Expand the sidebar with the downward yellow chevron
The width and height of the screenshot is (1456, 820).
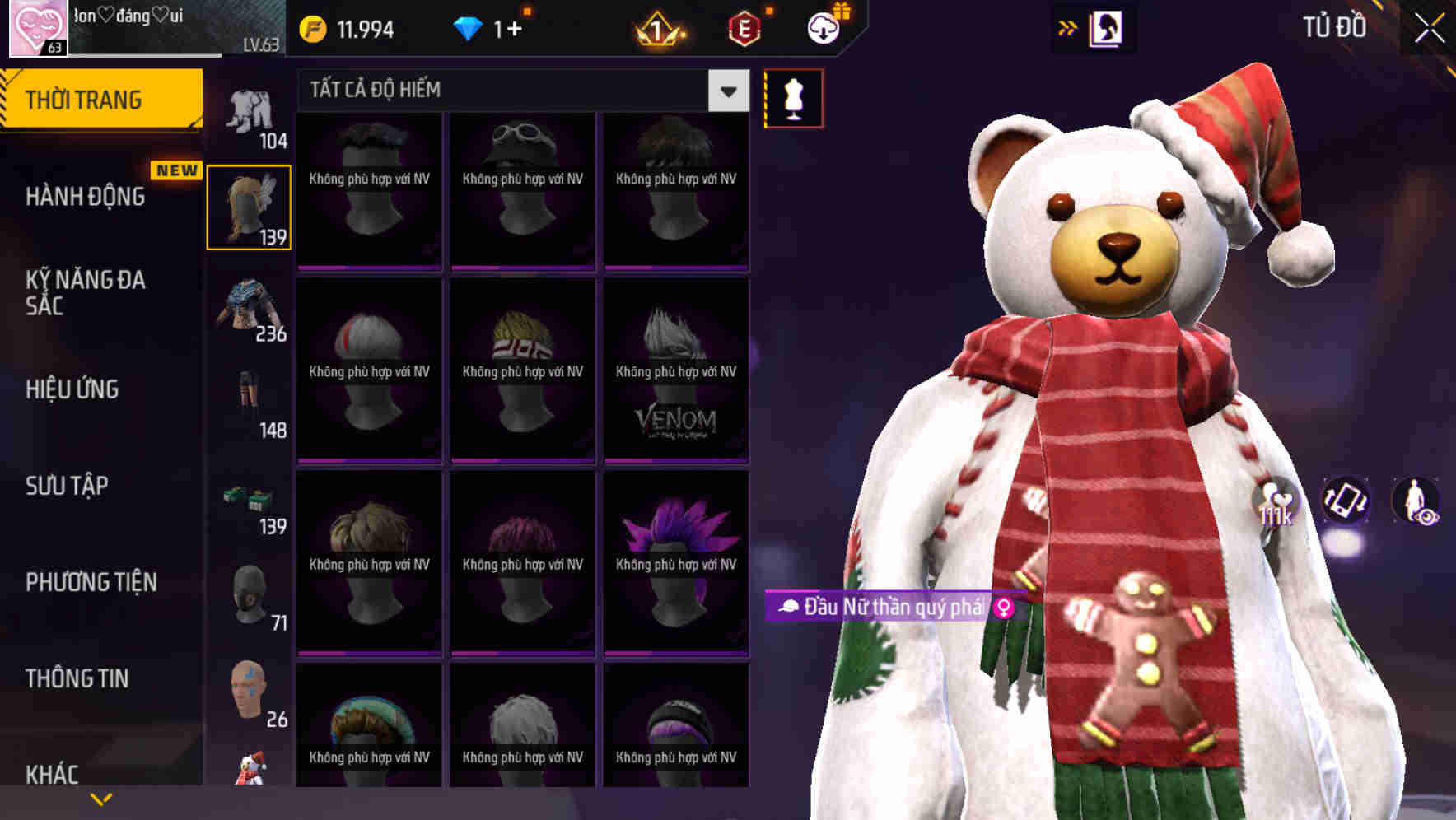coord(101,797)
